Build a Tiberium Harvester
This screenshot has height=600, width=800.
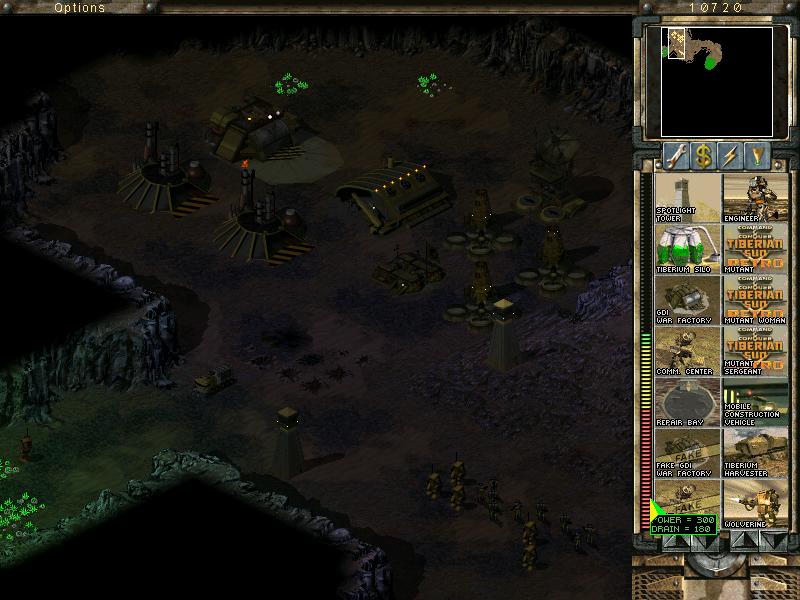point(755,454)
